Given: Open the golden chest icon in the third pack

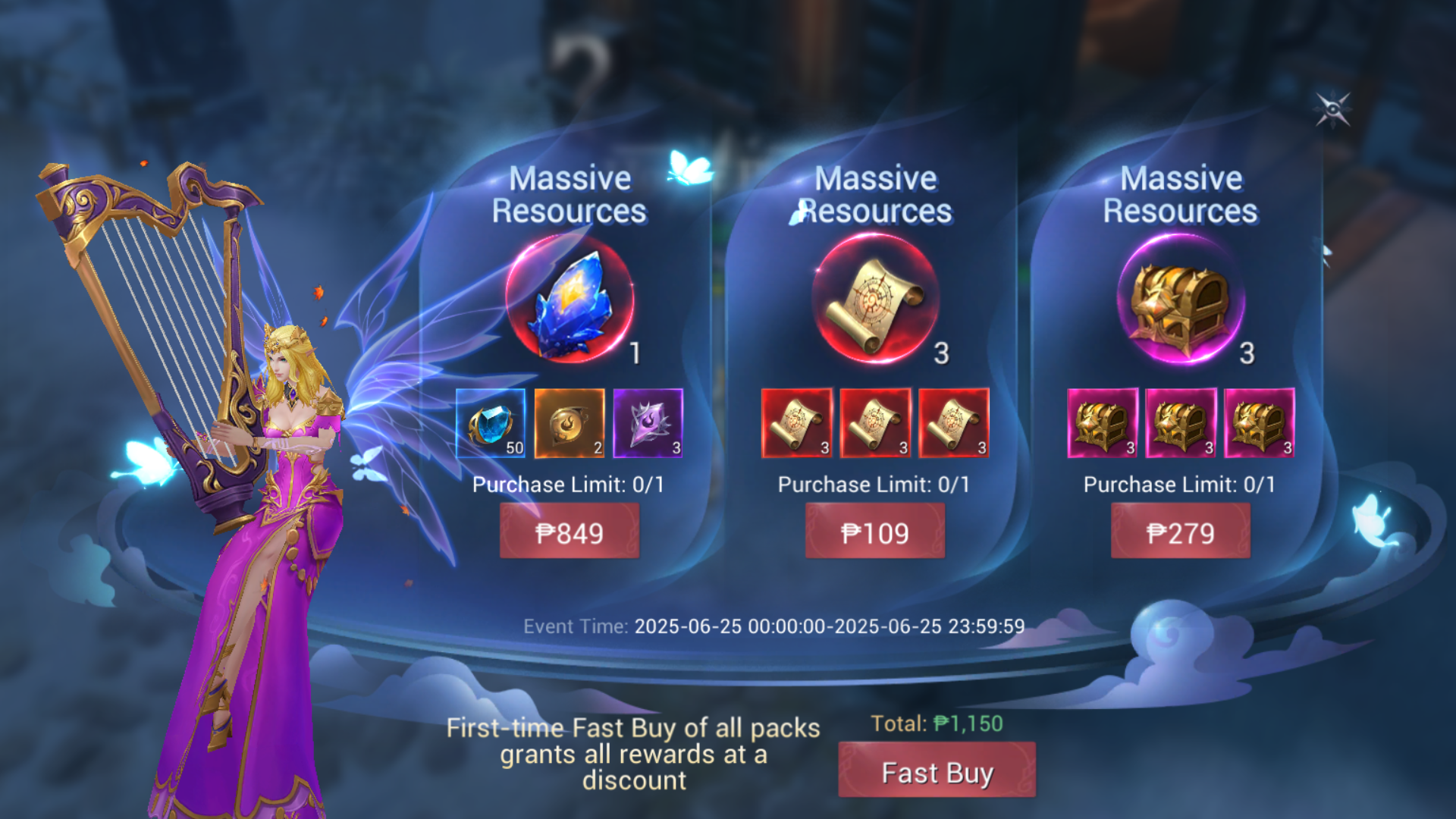Looking at the screenshot, I should (x=1179, y=303).
